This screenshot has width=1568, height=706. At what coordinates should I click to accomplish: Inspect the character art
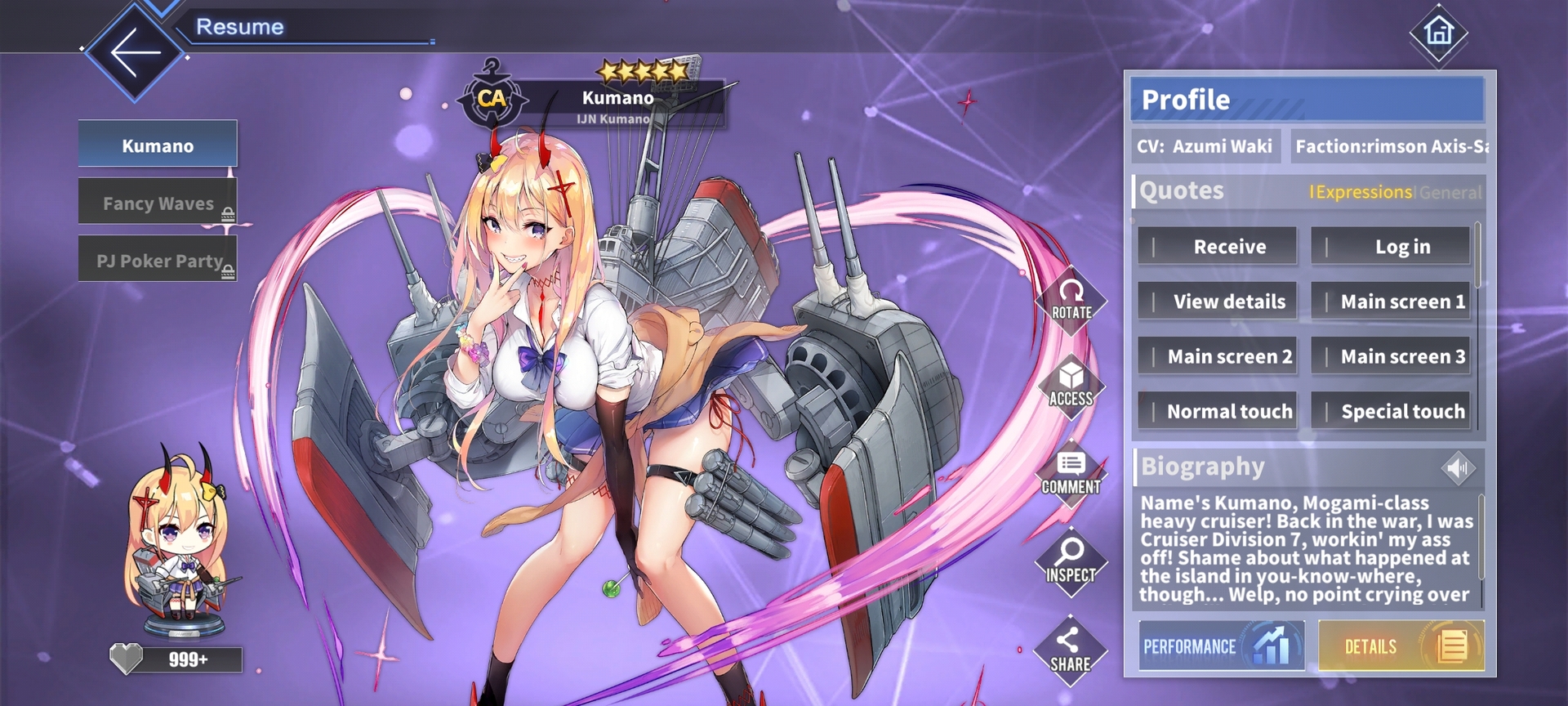[x=1071, y=563]
